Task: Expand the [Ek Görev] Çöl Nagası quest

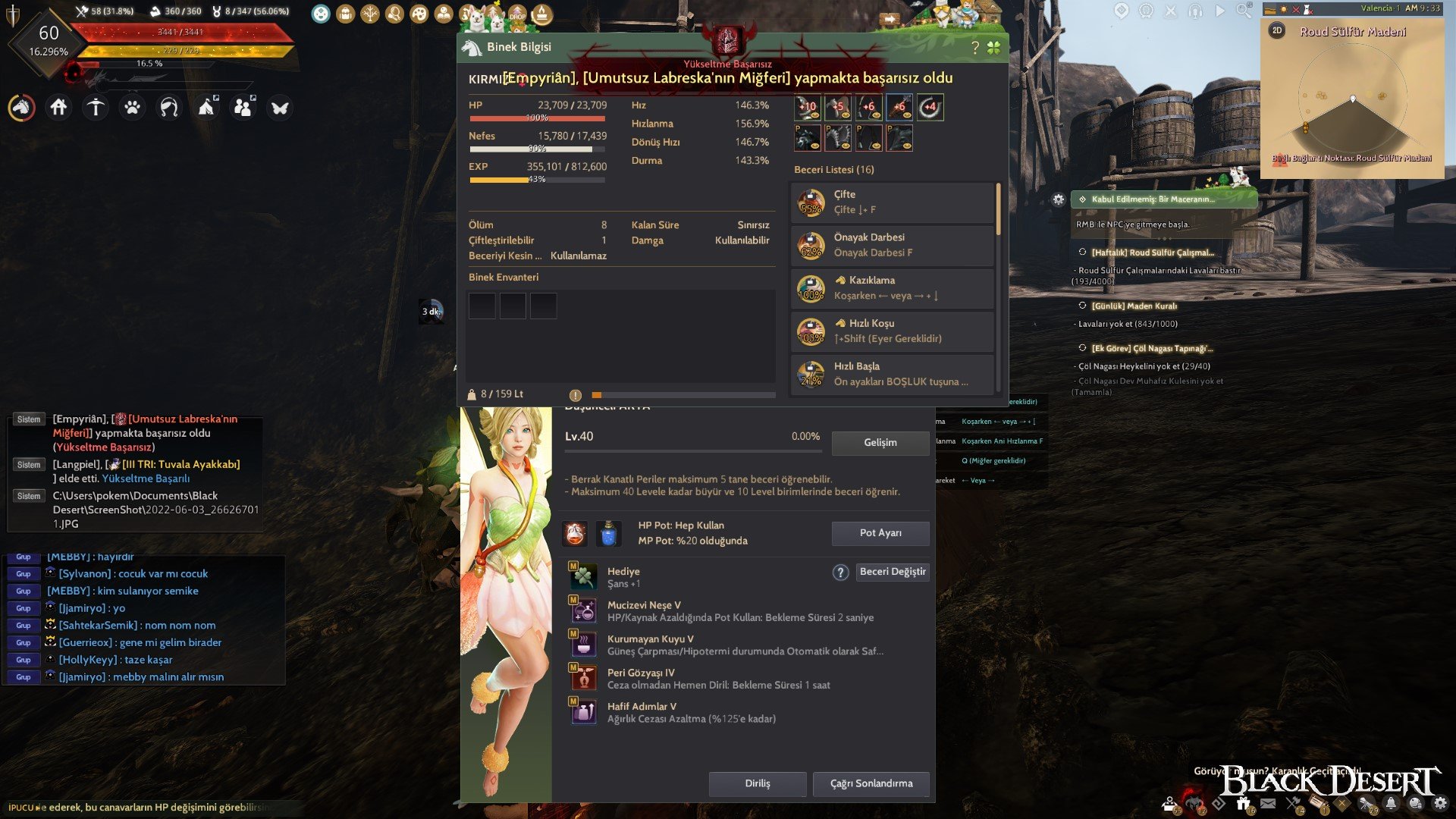Action: pyautogui.click(x=1153, y=349)
